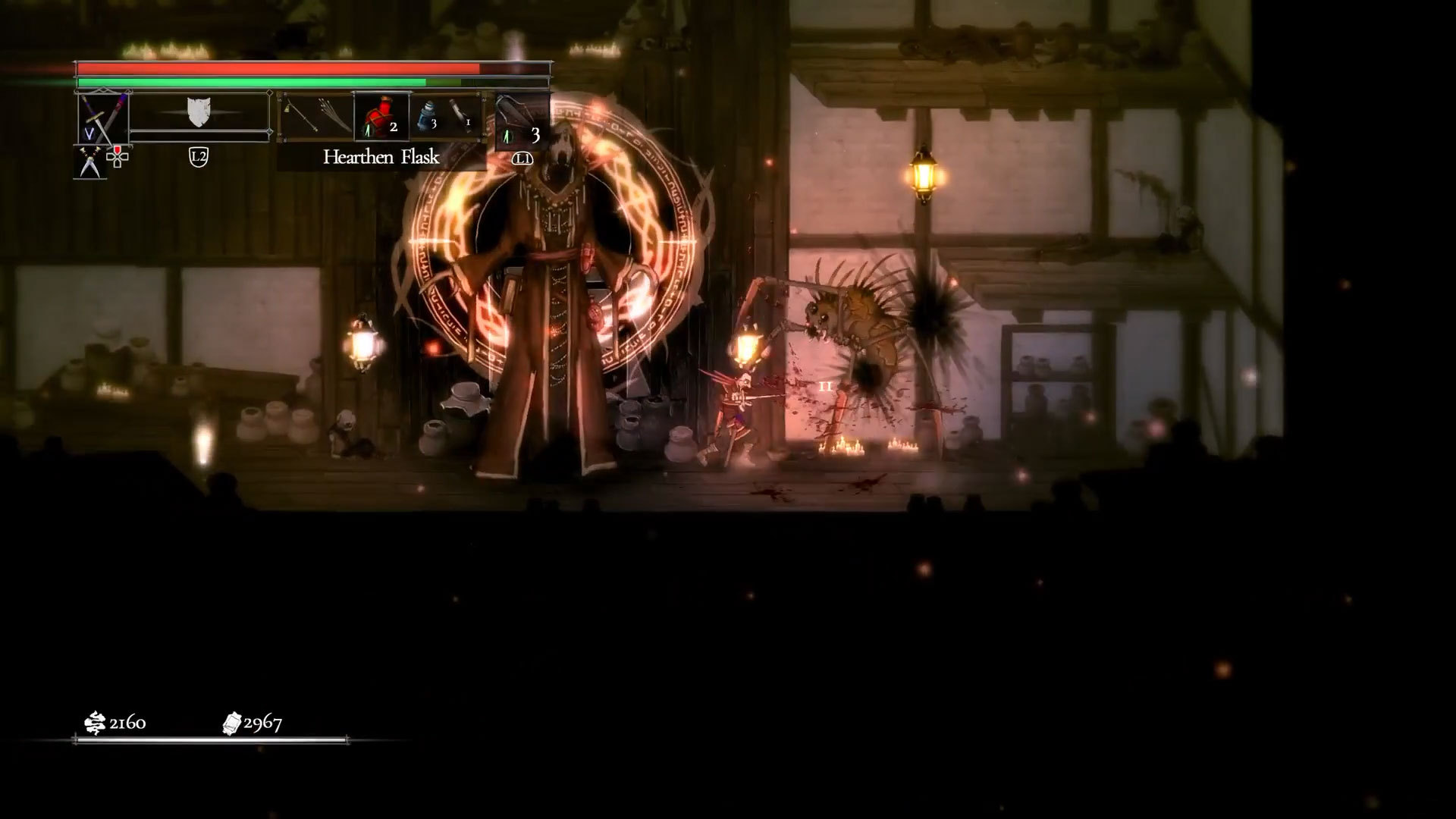Select the Hearthen Flask item slot

point(381,117)
